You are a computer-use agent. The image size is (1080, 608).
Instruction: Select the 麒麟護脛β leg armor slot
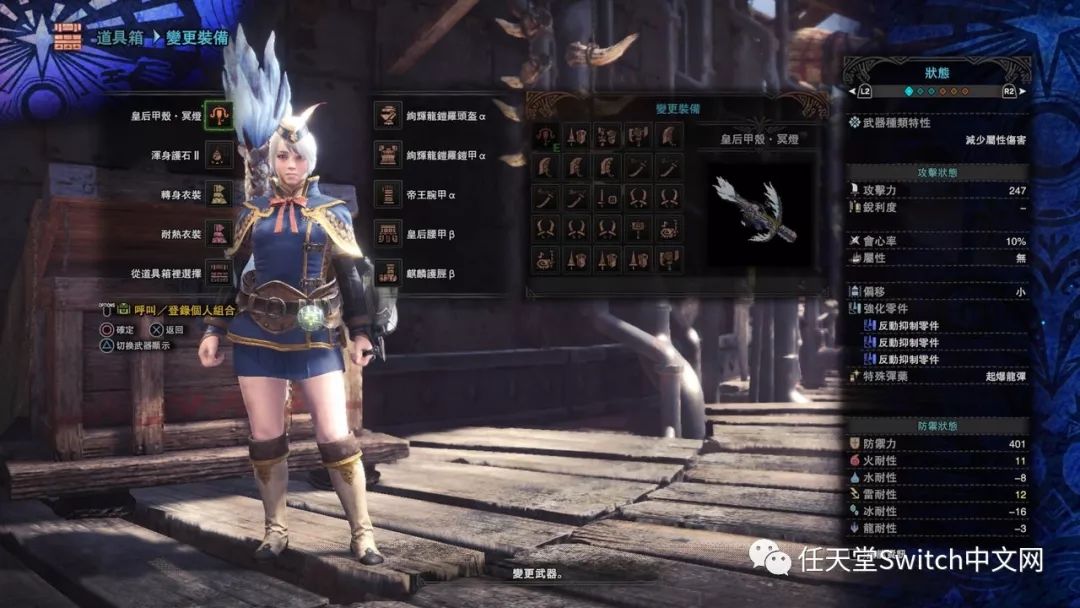[387, 272]
